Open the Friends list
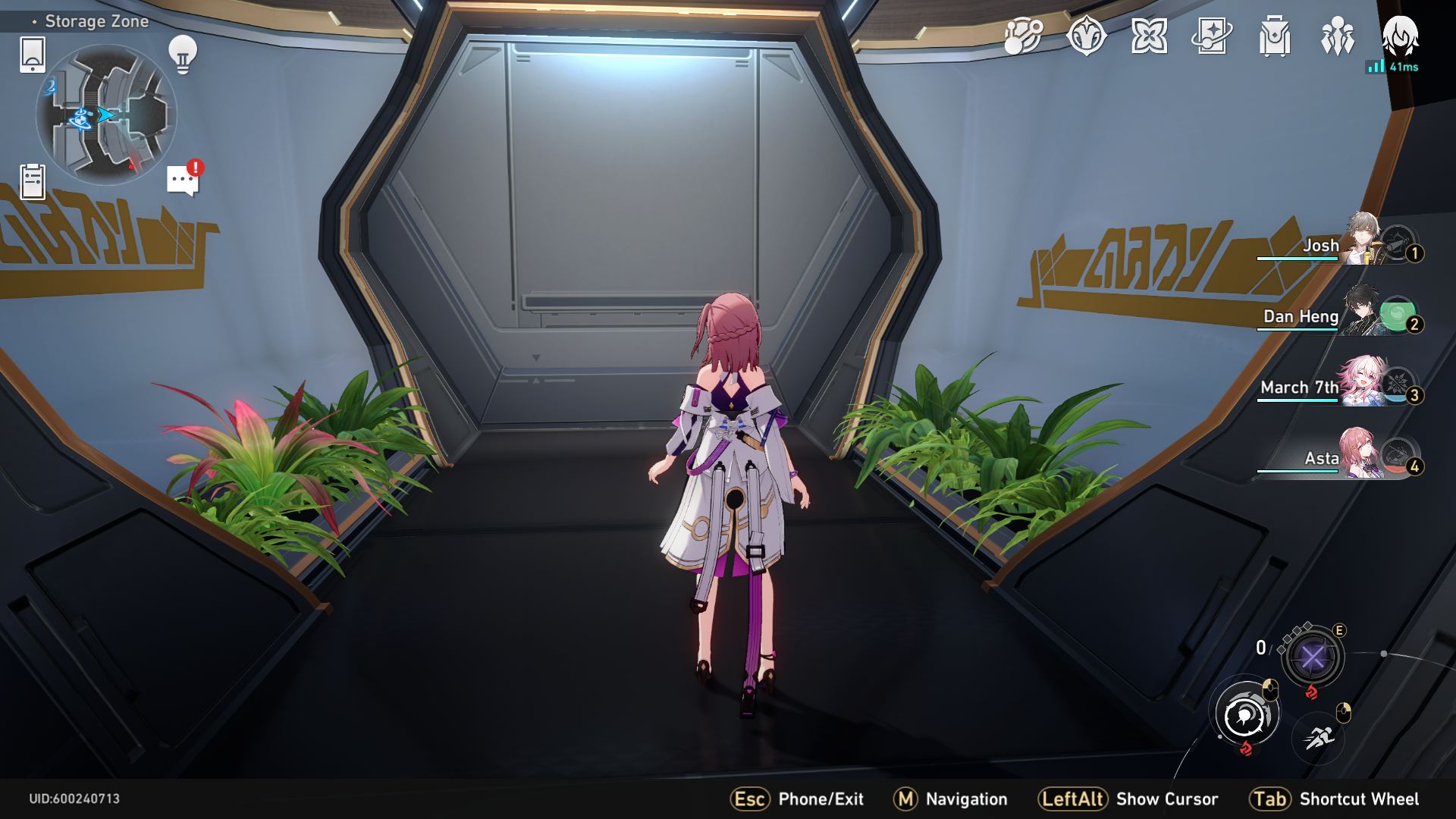 click(1338, 34)
